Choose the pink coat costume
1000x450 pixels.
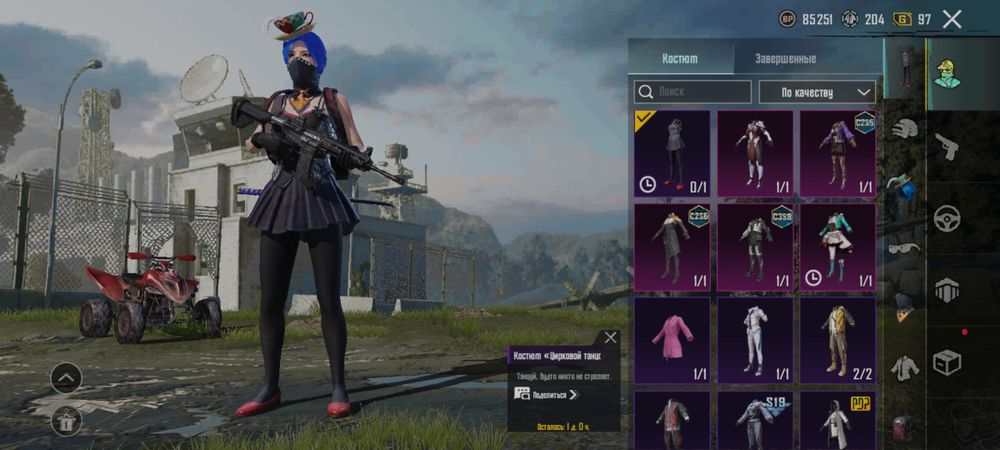pos(672,340)
